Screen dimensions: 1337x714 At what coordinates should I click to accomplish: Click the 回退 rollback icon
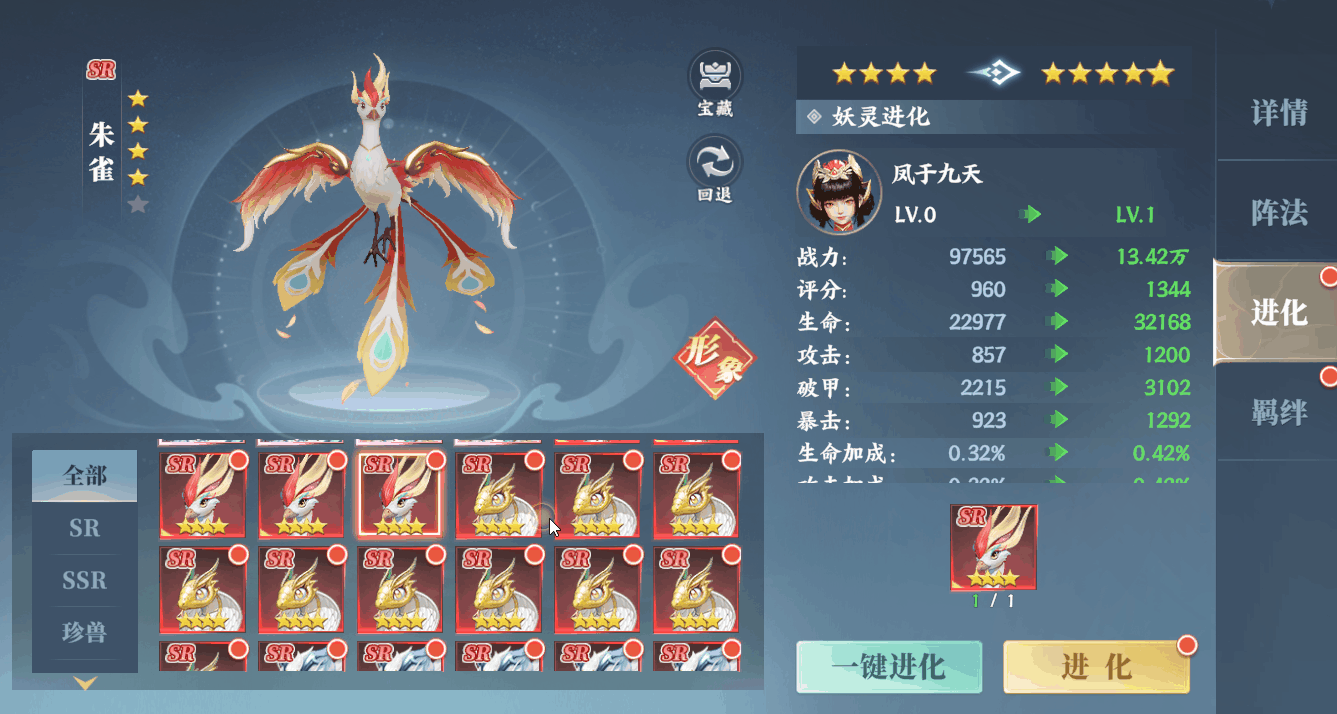(x=715, y=170)
